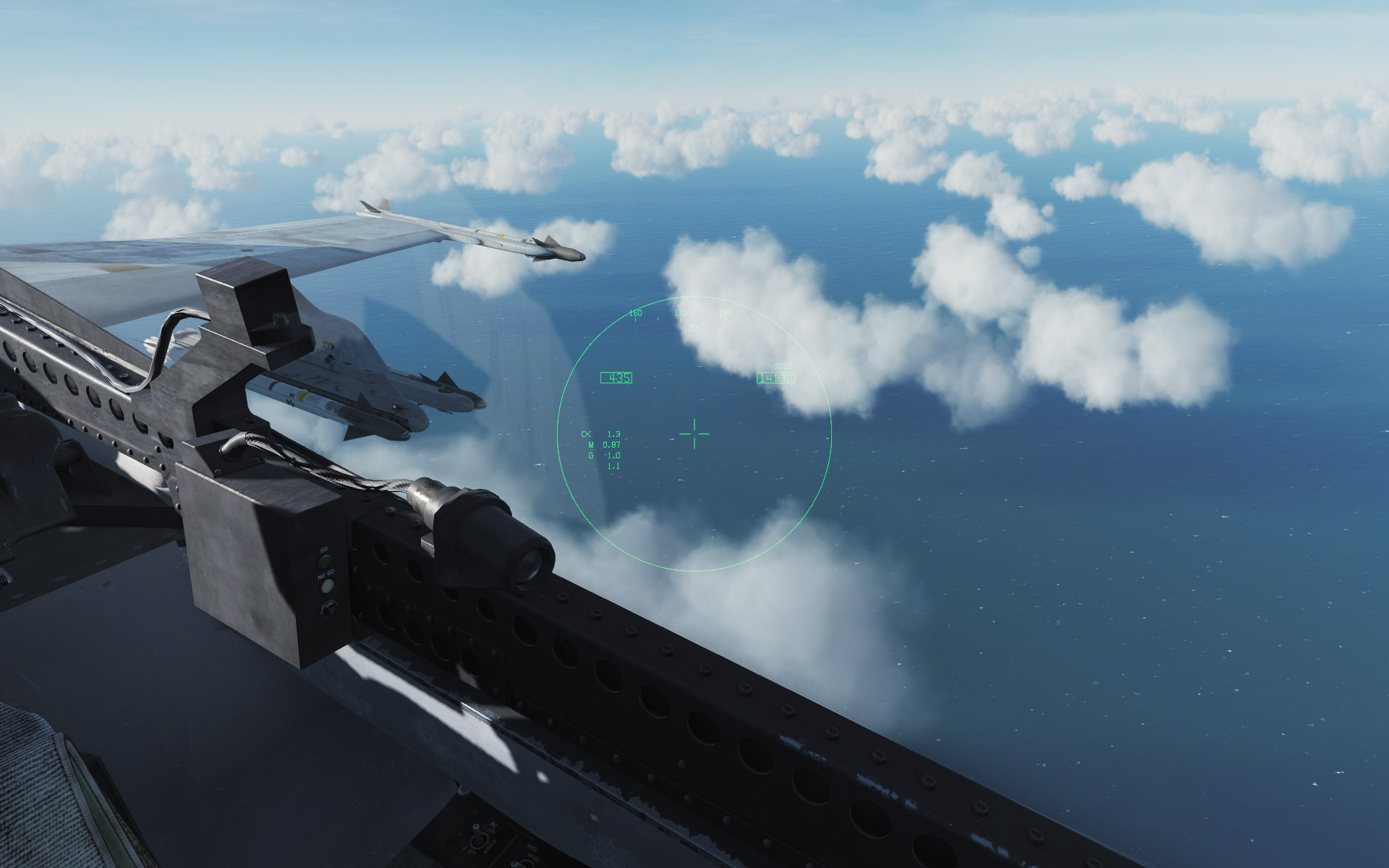Click the 170 mark on the heading tape
This screenshot has height=868, width=1389.
pos(680,312)
